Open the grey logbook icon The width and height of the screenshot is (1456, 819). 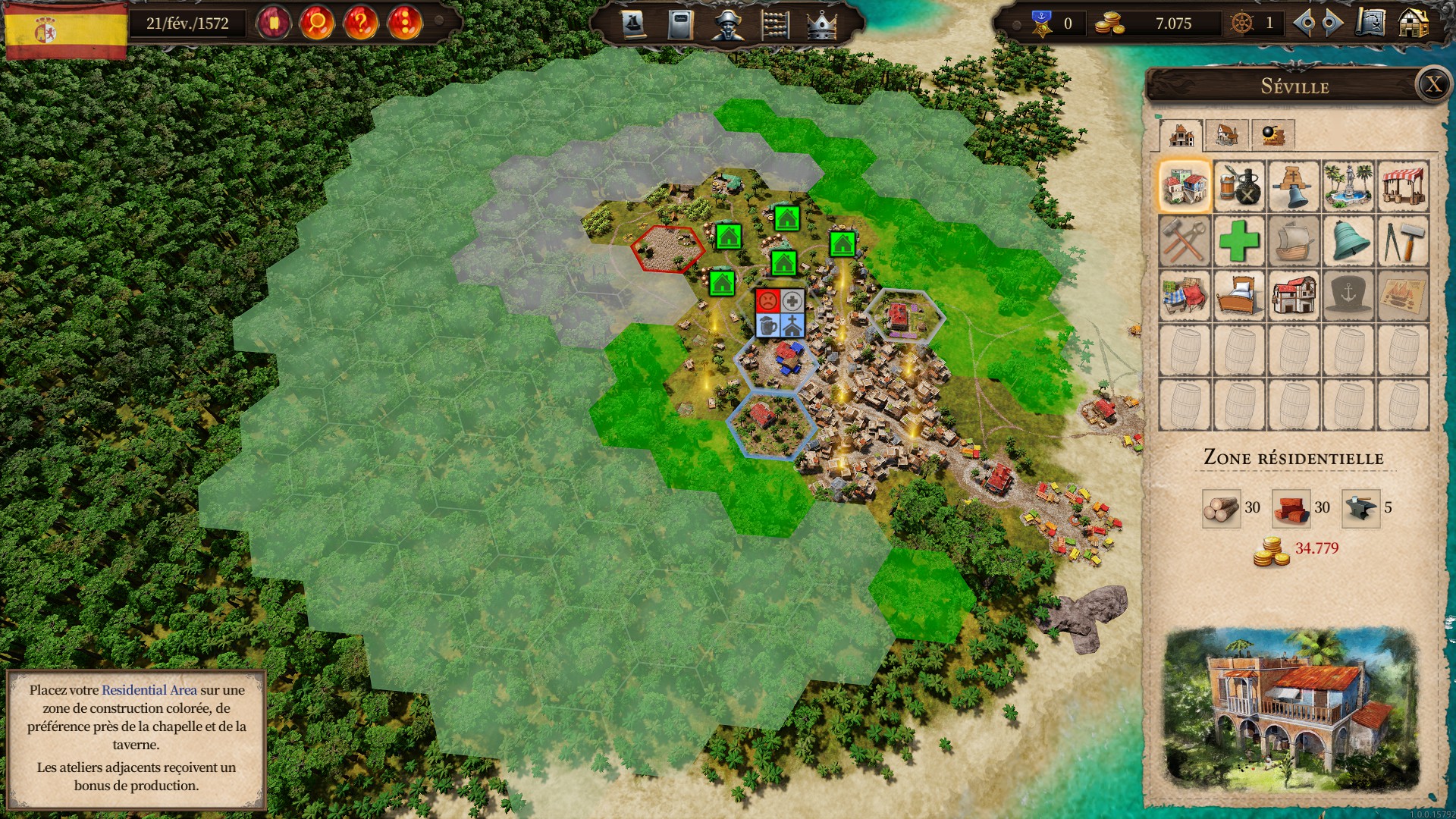[680, 24]
